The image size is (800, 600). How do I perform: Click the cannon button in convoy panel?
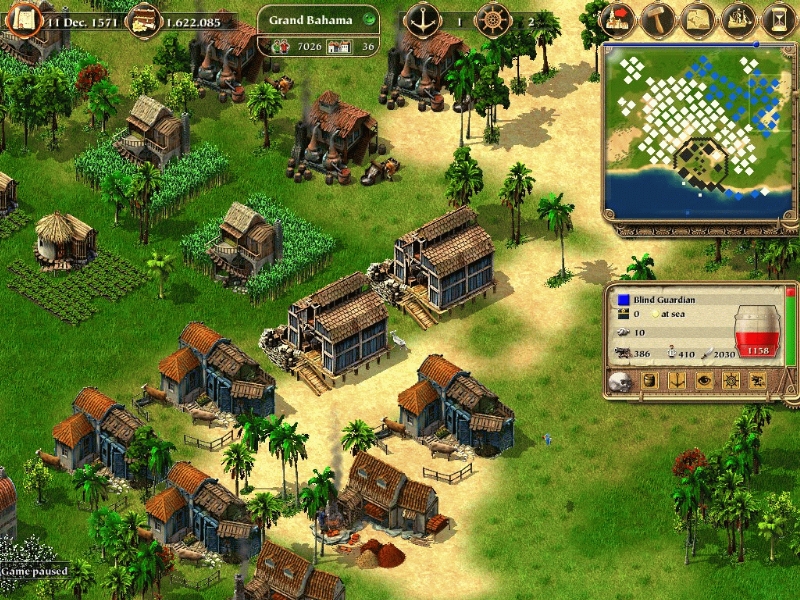tap(757, 381)
